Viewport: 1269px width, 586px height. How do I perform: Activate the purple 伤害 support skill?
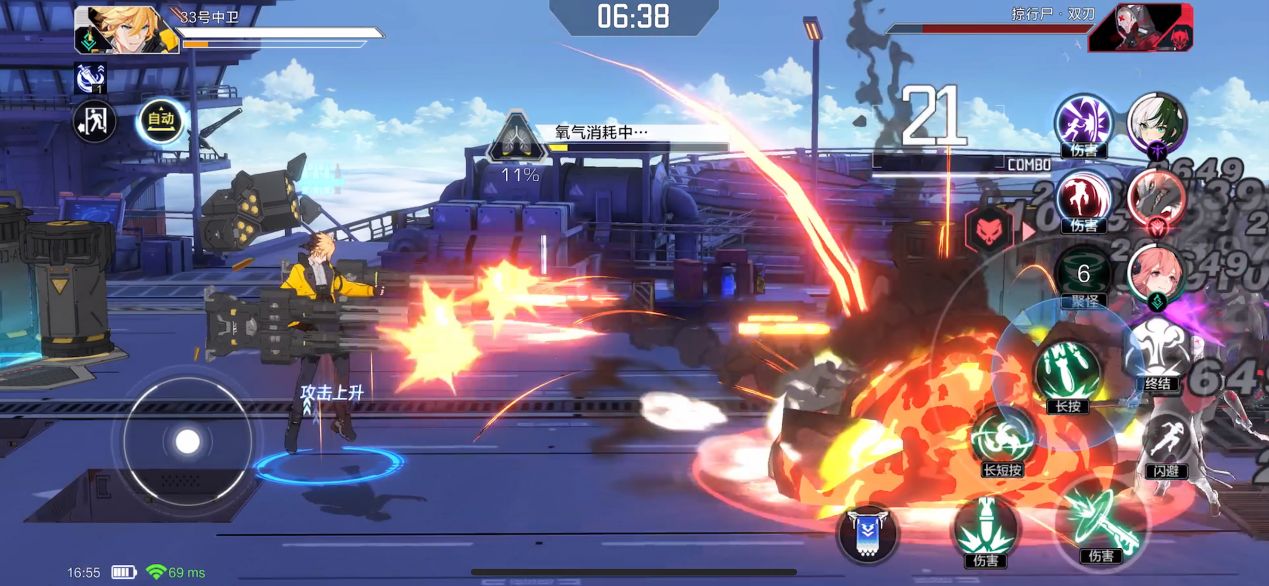[x=1084, y=123]
